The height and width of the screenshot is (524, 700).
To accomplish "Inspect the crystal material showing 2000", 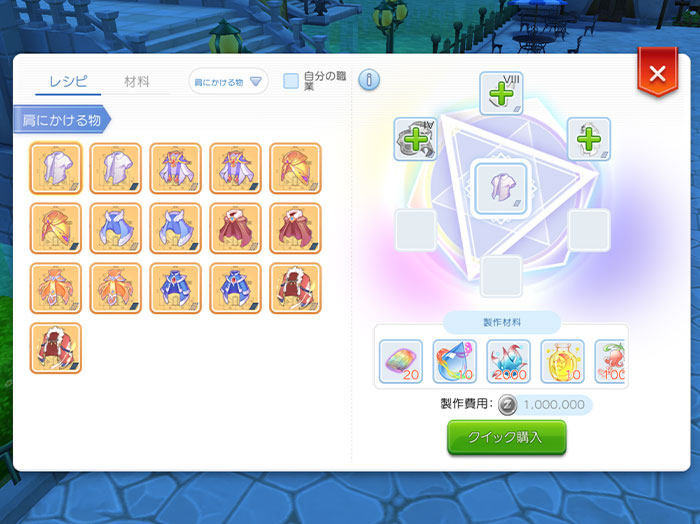I will (508, 361).
